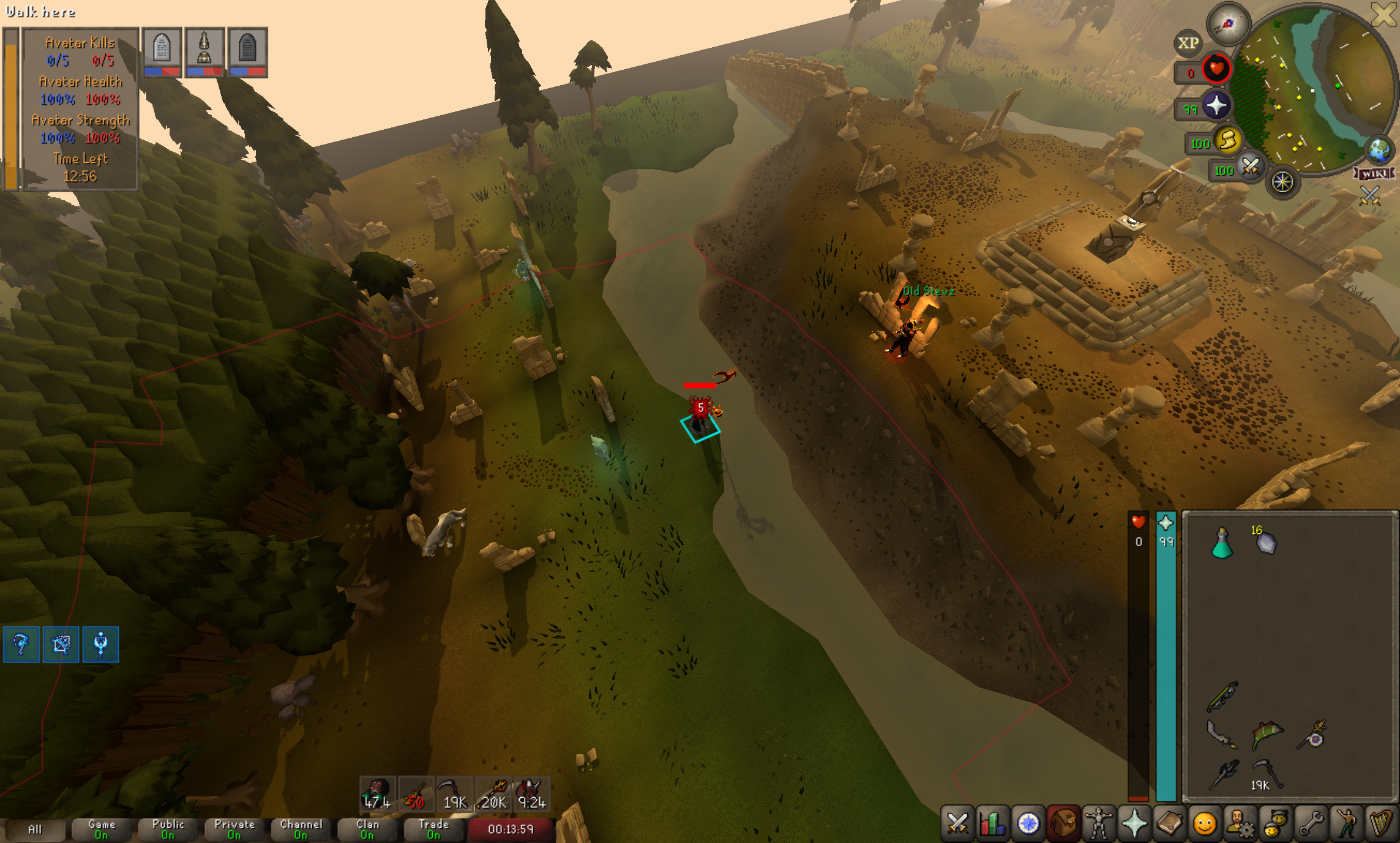
Task: Select the teal potion in inventory
Action: point(1222,544)
